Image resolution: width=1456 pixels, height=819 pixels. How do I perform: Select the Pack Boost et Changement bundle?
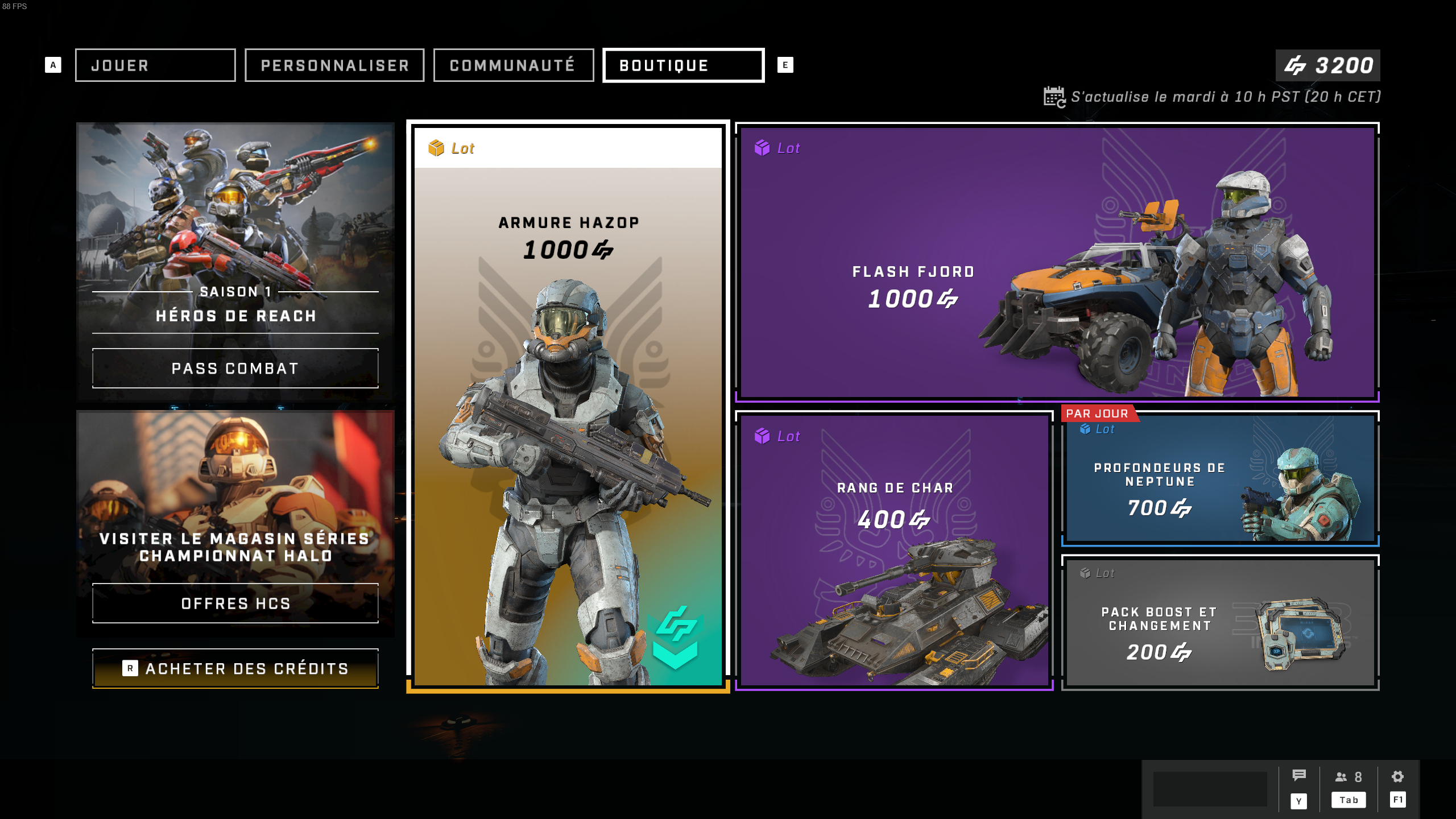tap(1220, 623)
